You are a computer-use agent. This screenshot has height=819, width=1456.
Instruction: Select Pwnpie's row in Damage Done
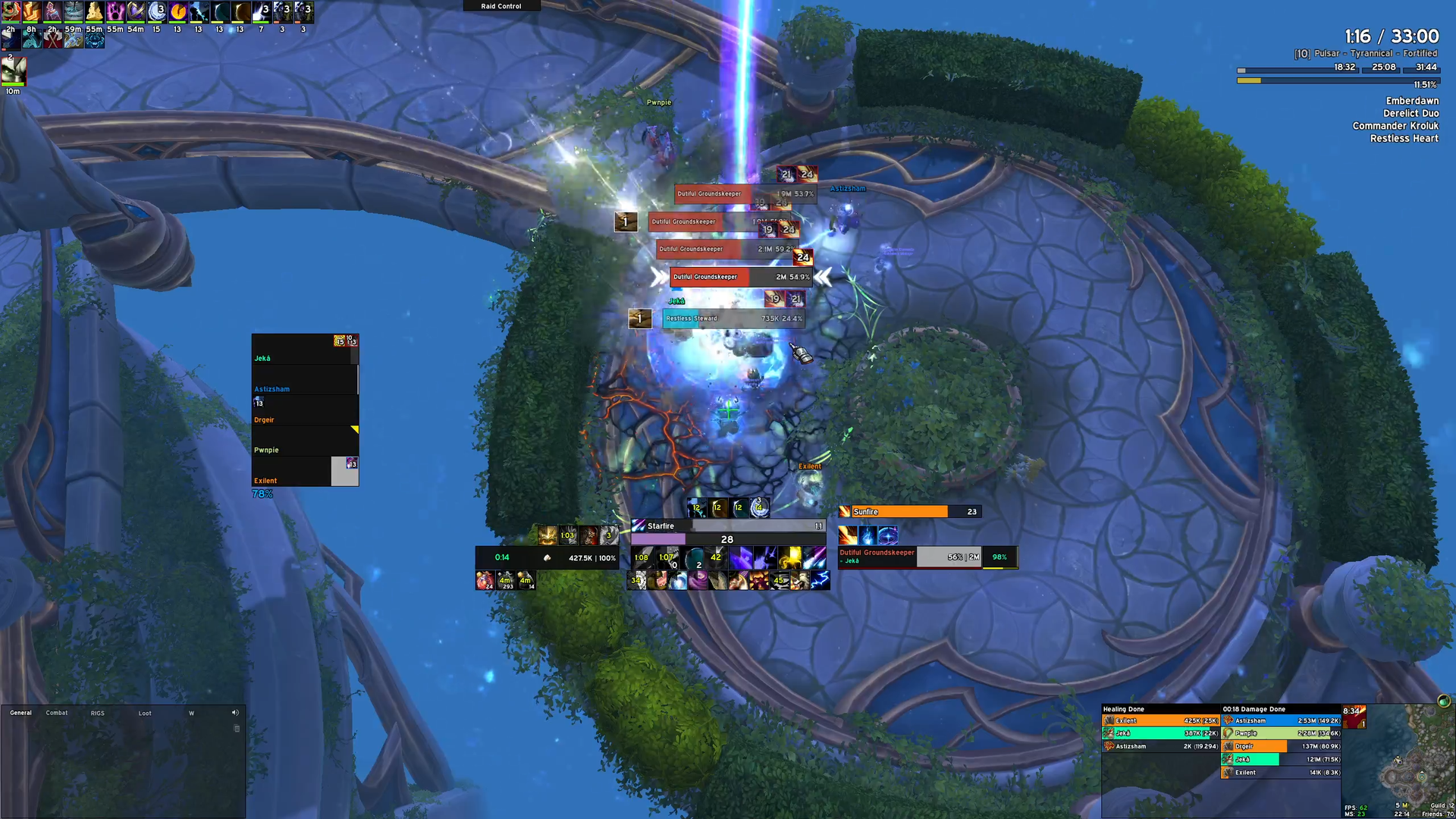(1282, 733)
